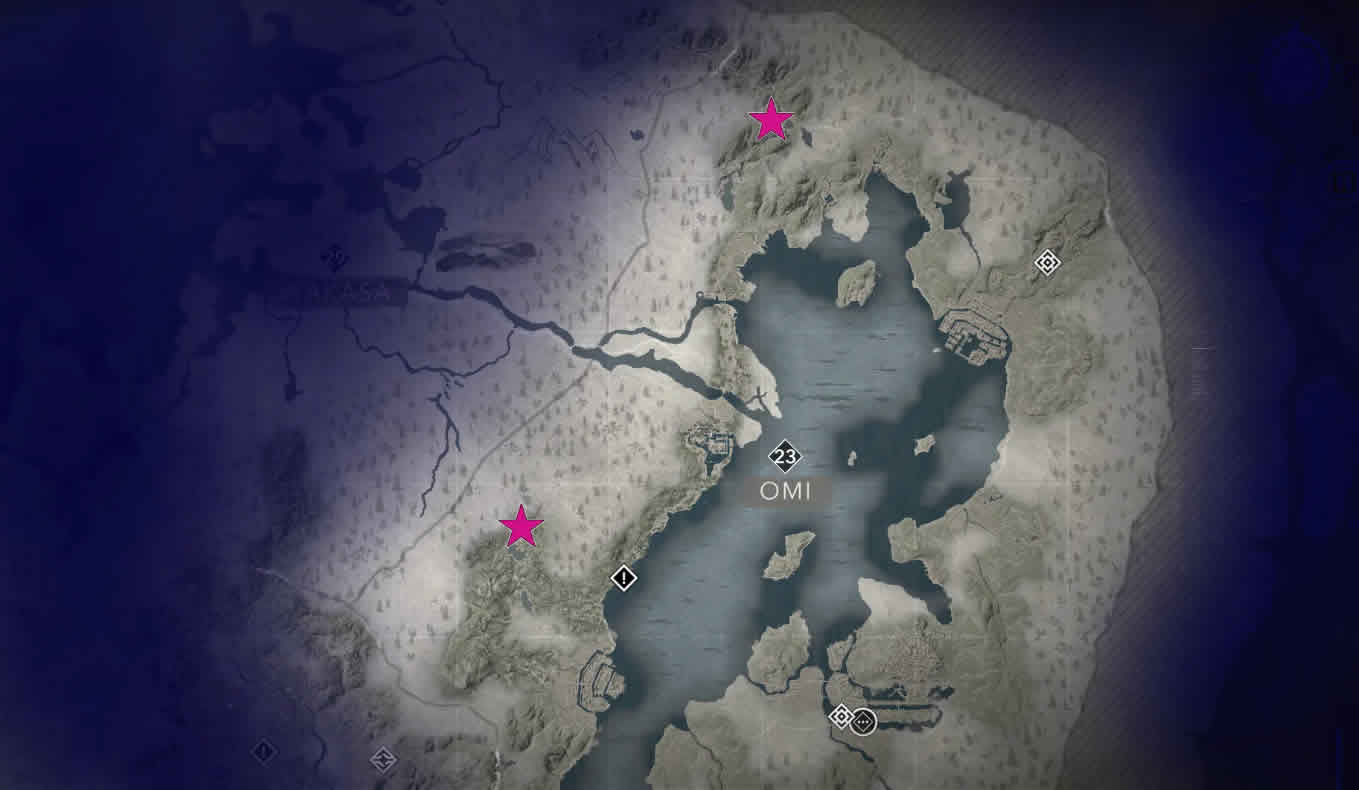Image resolution: width=1359 pixels, height=790 pixels.
Task: Open the circled ellipsis marker near the kofun icon
Action: (864, 722)
